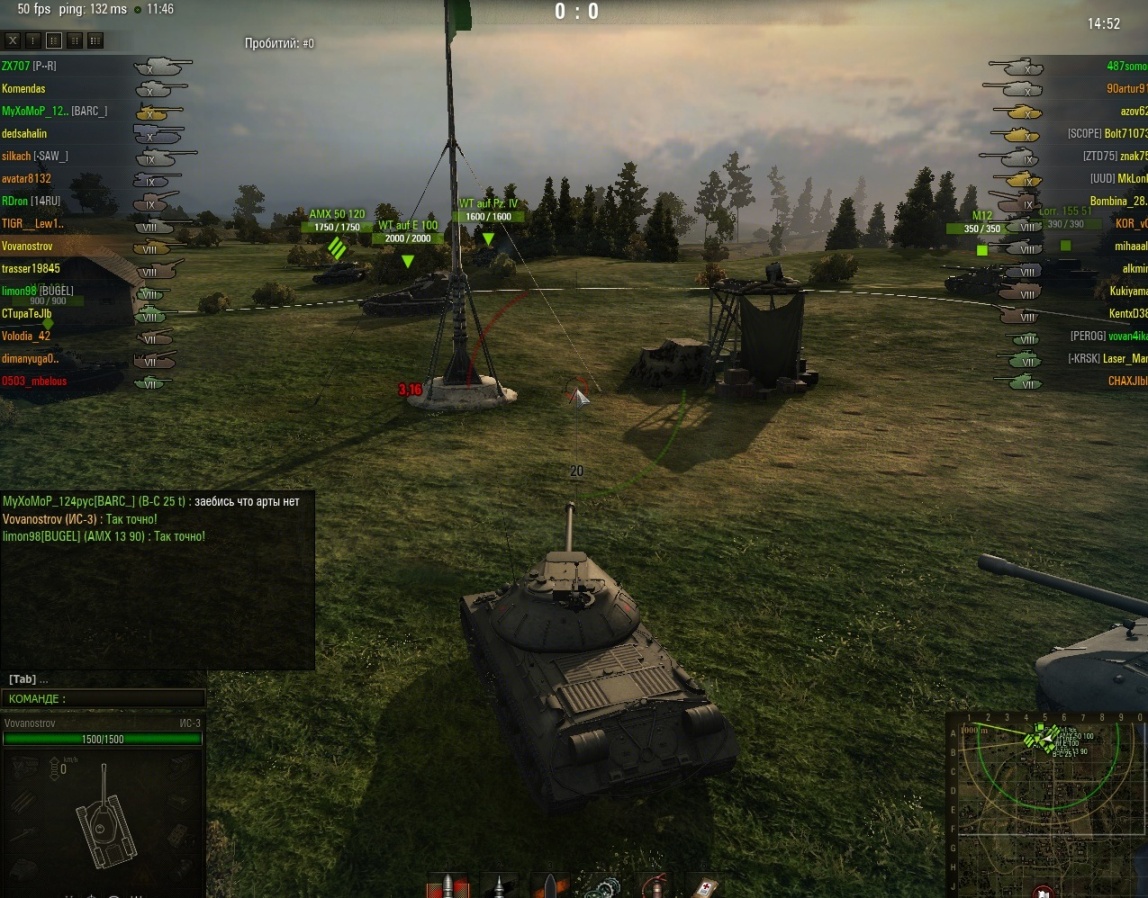This screenshot has height=898, width=1148.
Task: Select Volodia_42 from the player list
Action: point(26,336)
